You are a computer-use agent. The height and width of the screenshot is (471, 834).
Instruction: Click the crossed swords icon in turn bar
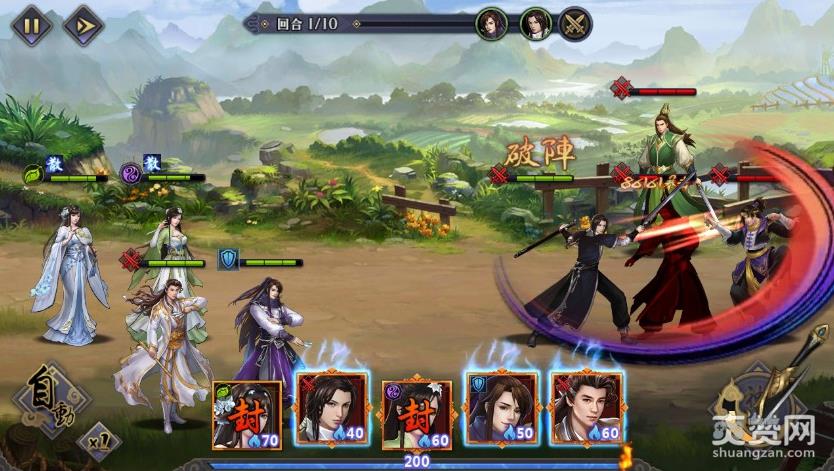pos(575,22)
